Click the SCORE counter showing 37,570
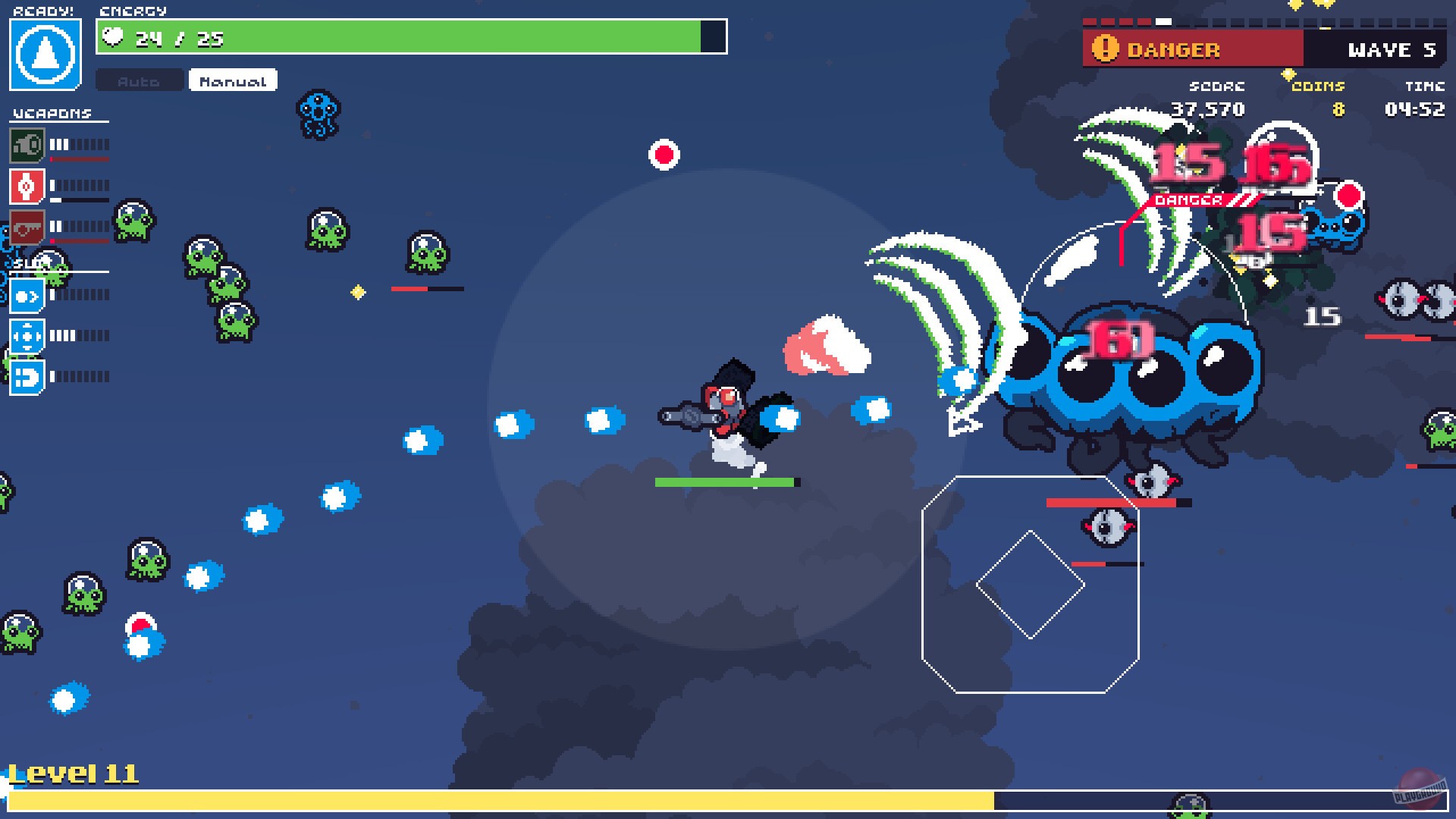 click(x=1210, y=109)
